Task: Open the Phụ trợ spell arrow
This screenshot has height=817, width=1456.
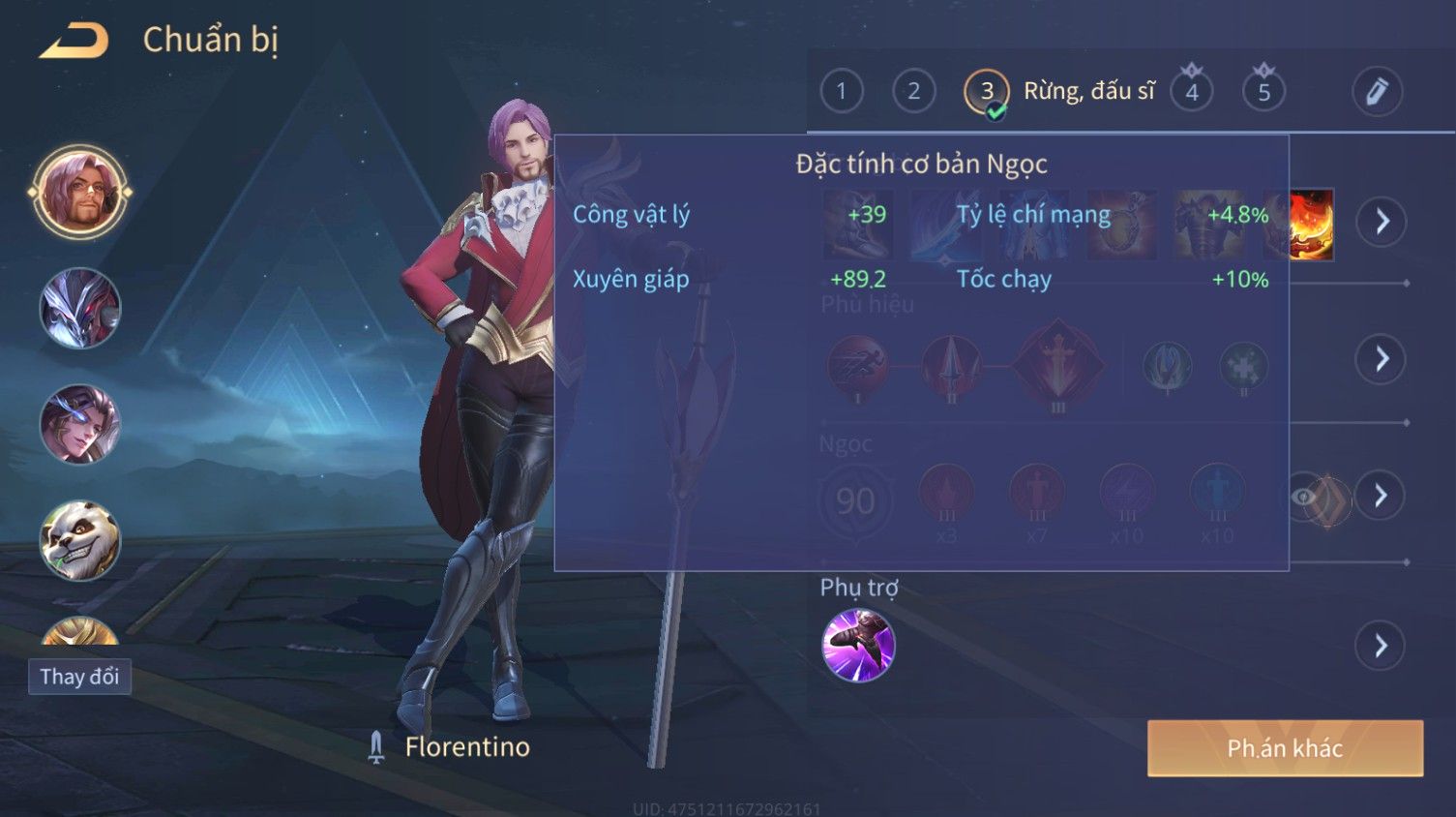Action: [x=1382, y=646]
